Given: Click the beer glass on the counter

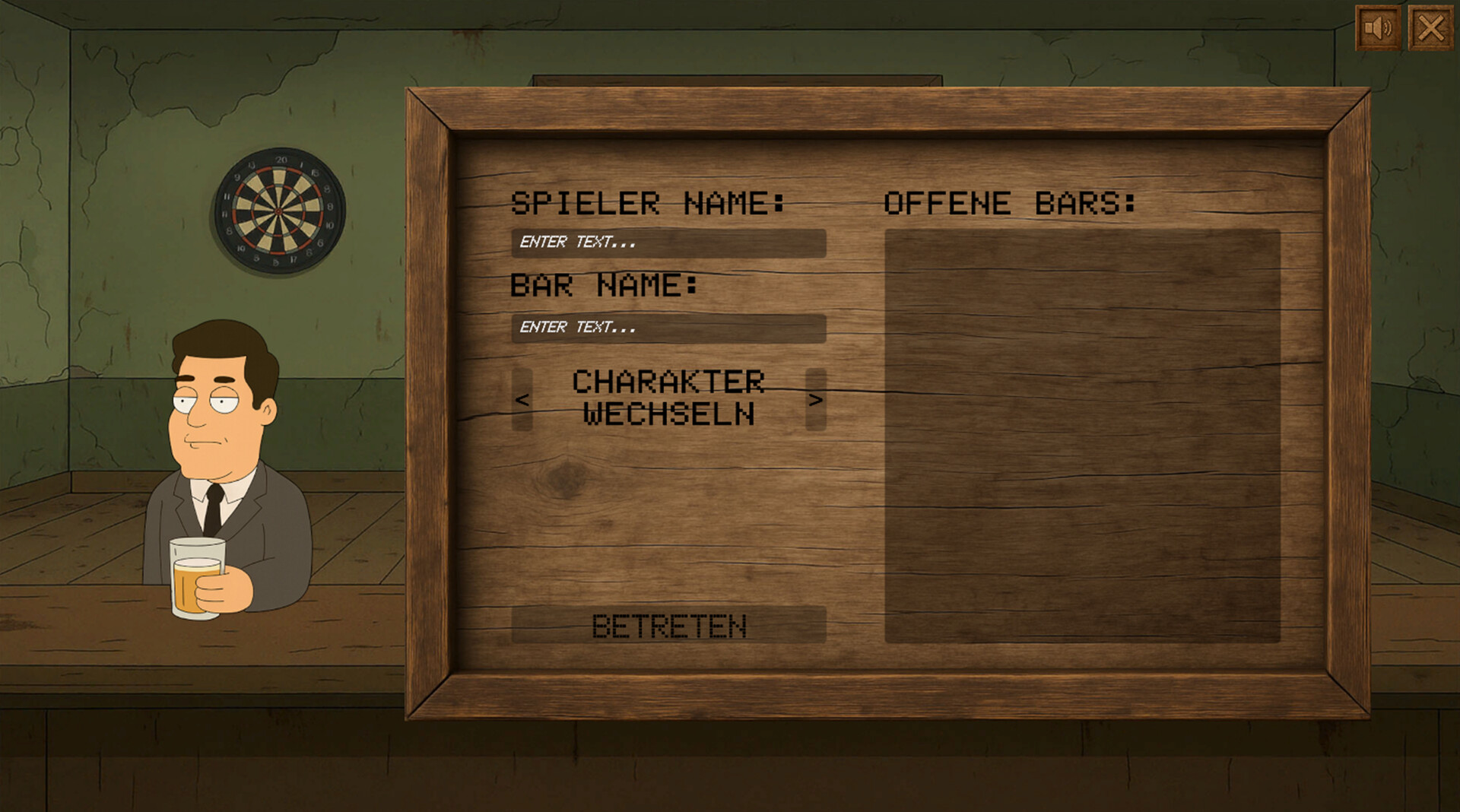Looking at the screenshot, I should click(x=196, y=578).
